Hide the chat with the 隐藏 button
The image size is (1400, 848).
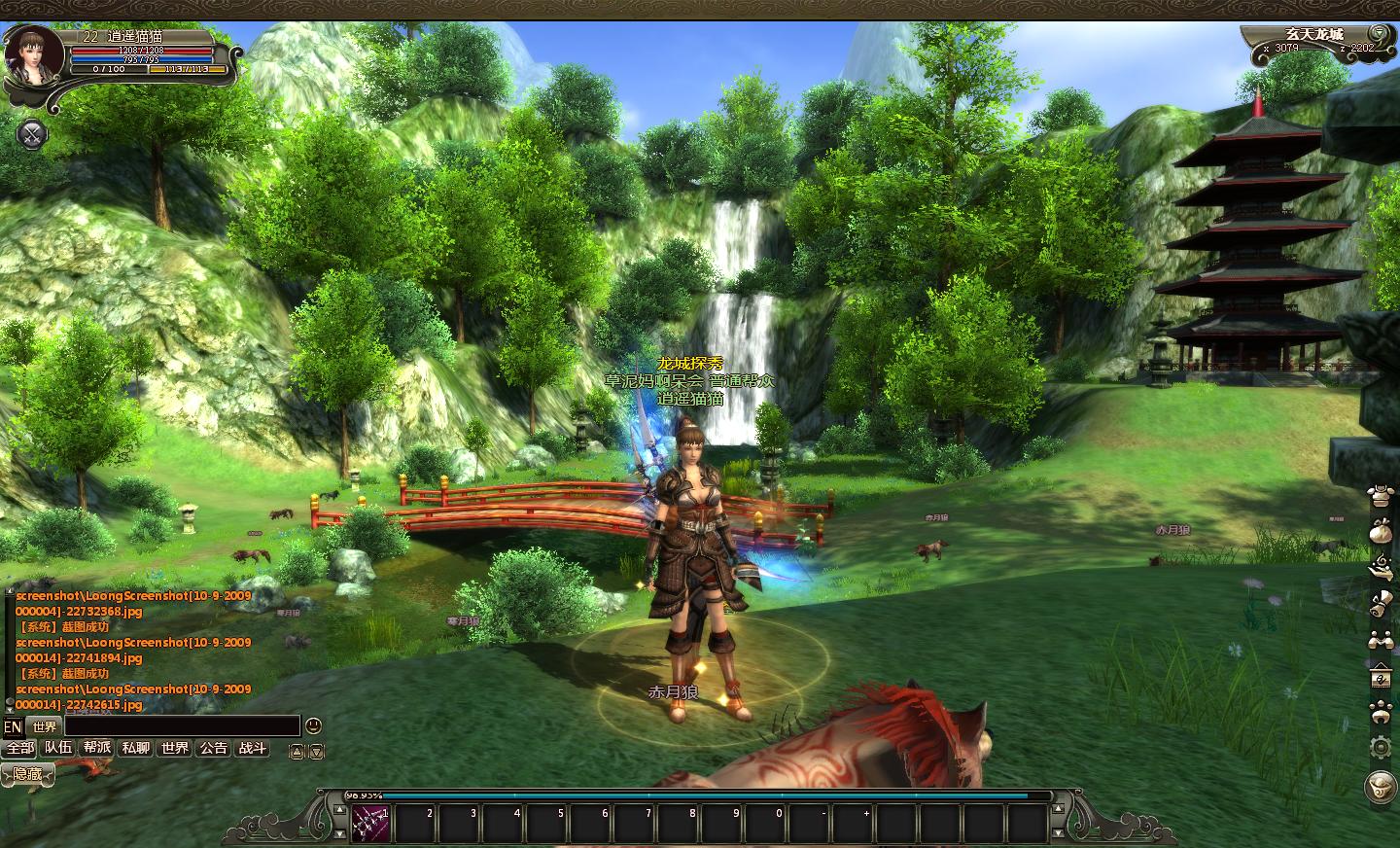27,774
